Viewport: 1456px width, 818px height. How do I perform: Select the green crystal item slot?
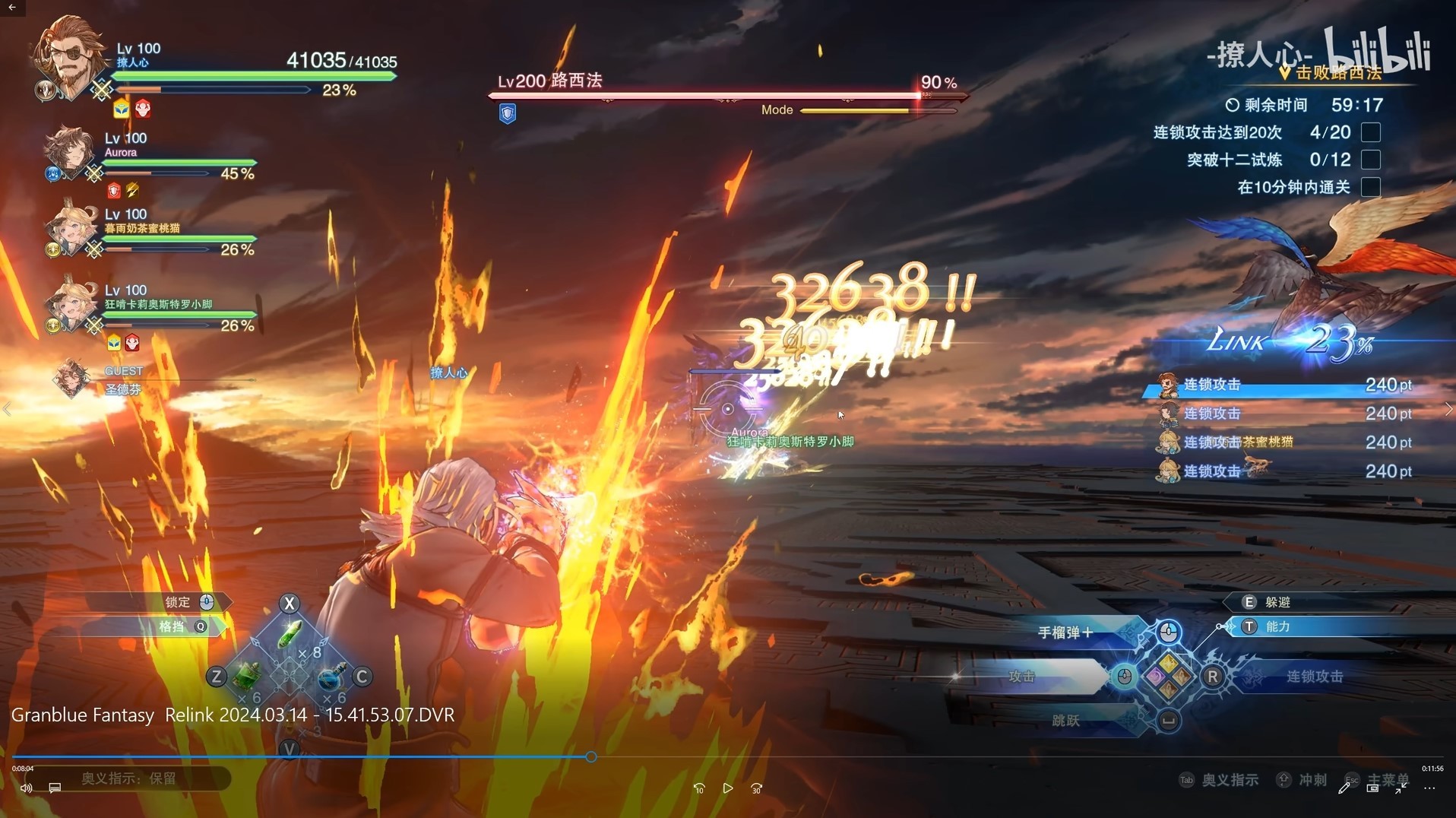(290, 634)
